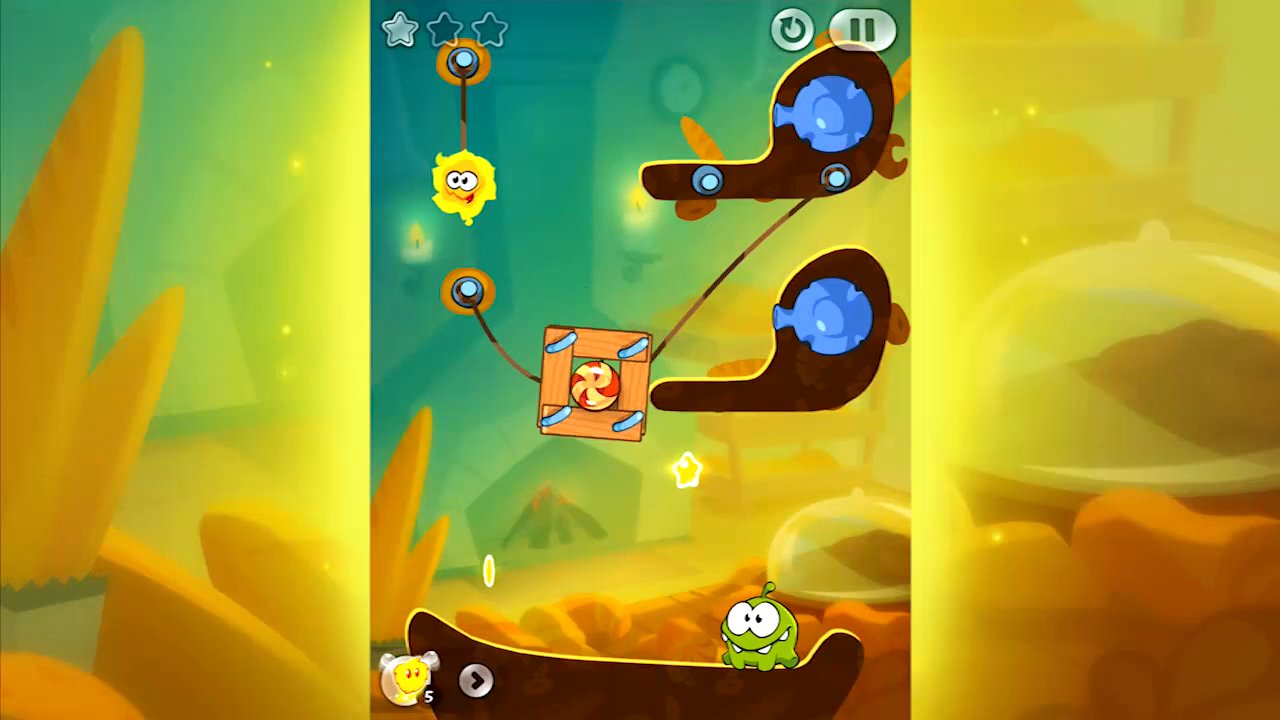
Task: Tap the restart level icon
Action: click(x=792, y=30)
